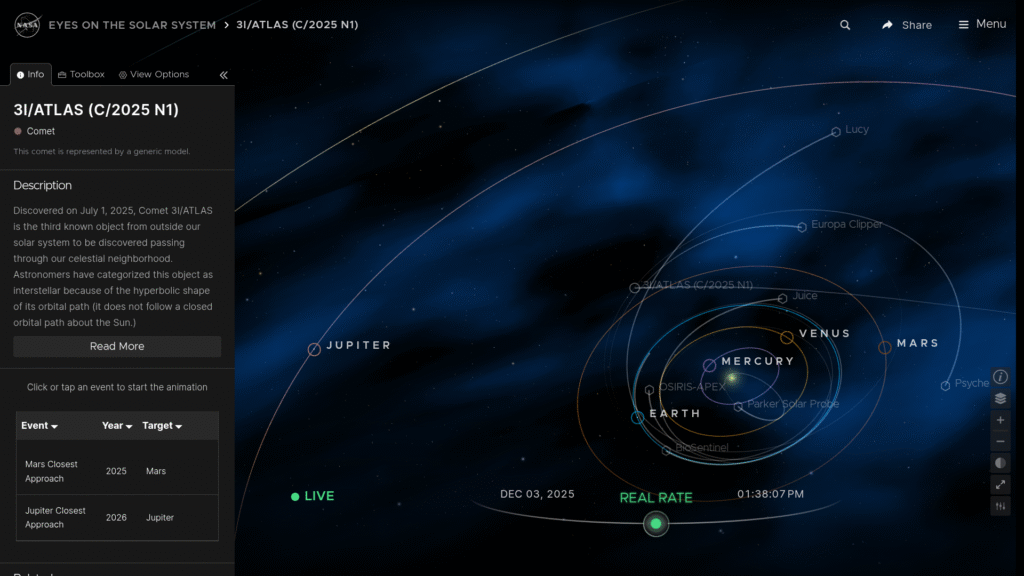Zoom out with the minus button
1024x576 pixels.
[x=1001, y=442]
